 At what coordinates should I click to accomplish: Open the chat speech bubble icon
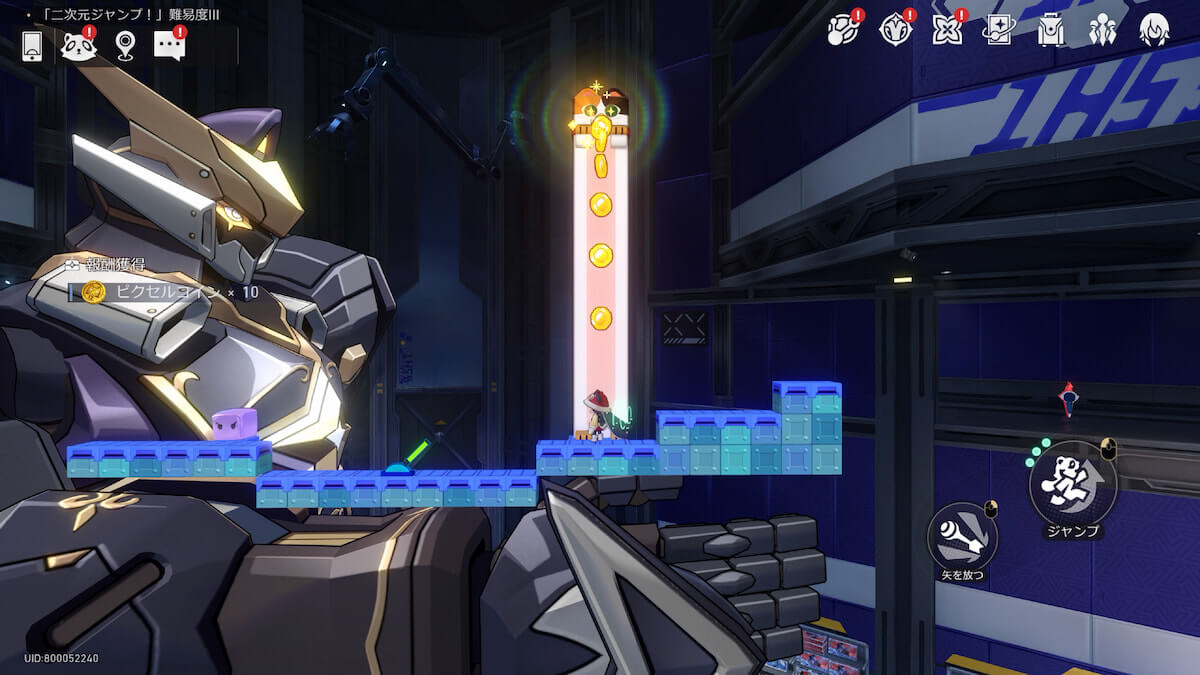pos(169,44)
